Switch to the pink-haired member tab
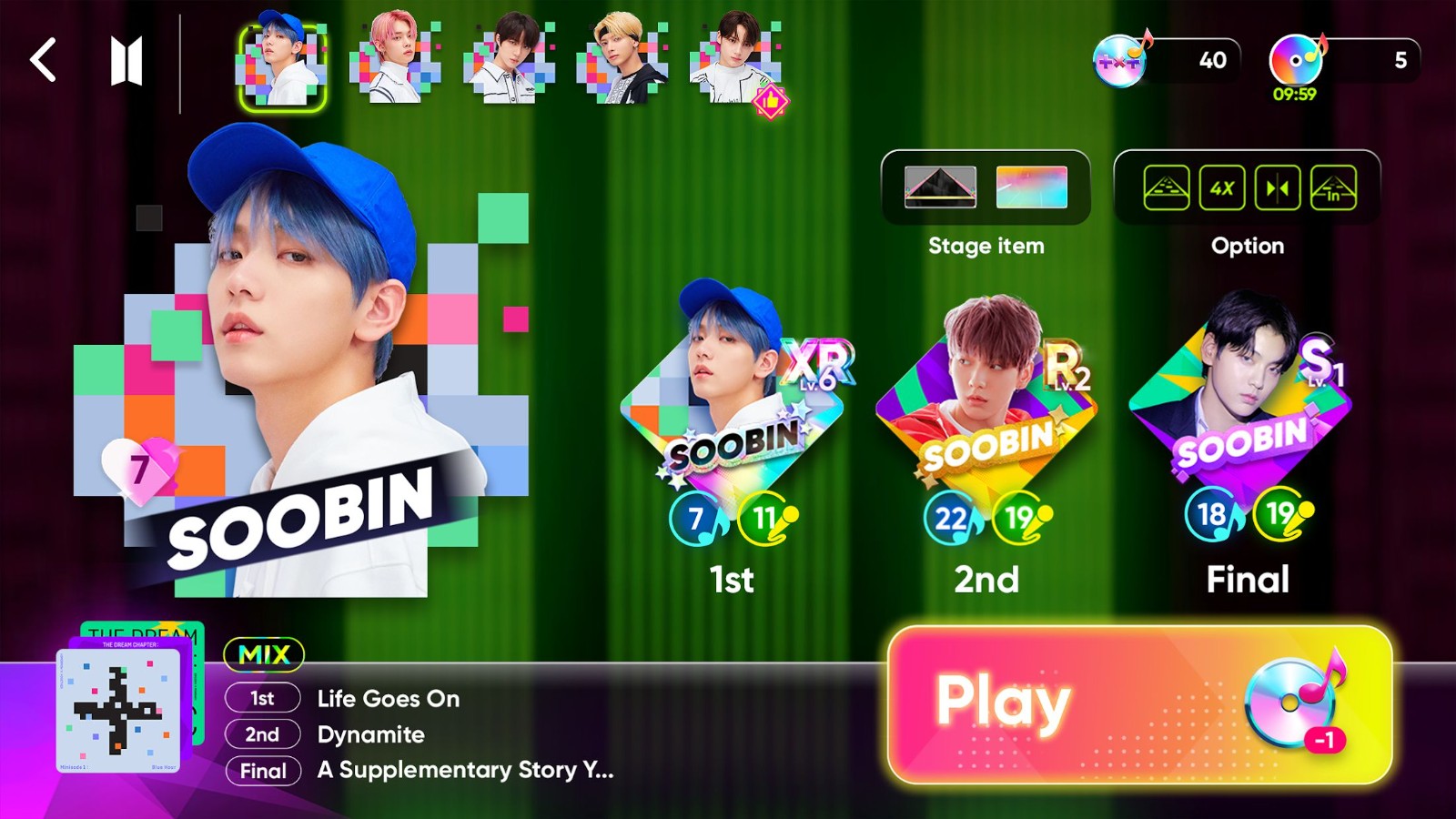The height and width of the screenshot is (819, 1456). 395,59
